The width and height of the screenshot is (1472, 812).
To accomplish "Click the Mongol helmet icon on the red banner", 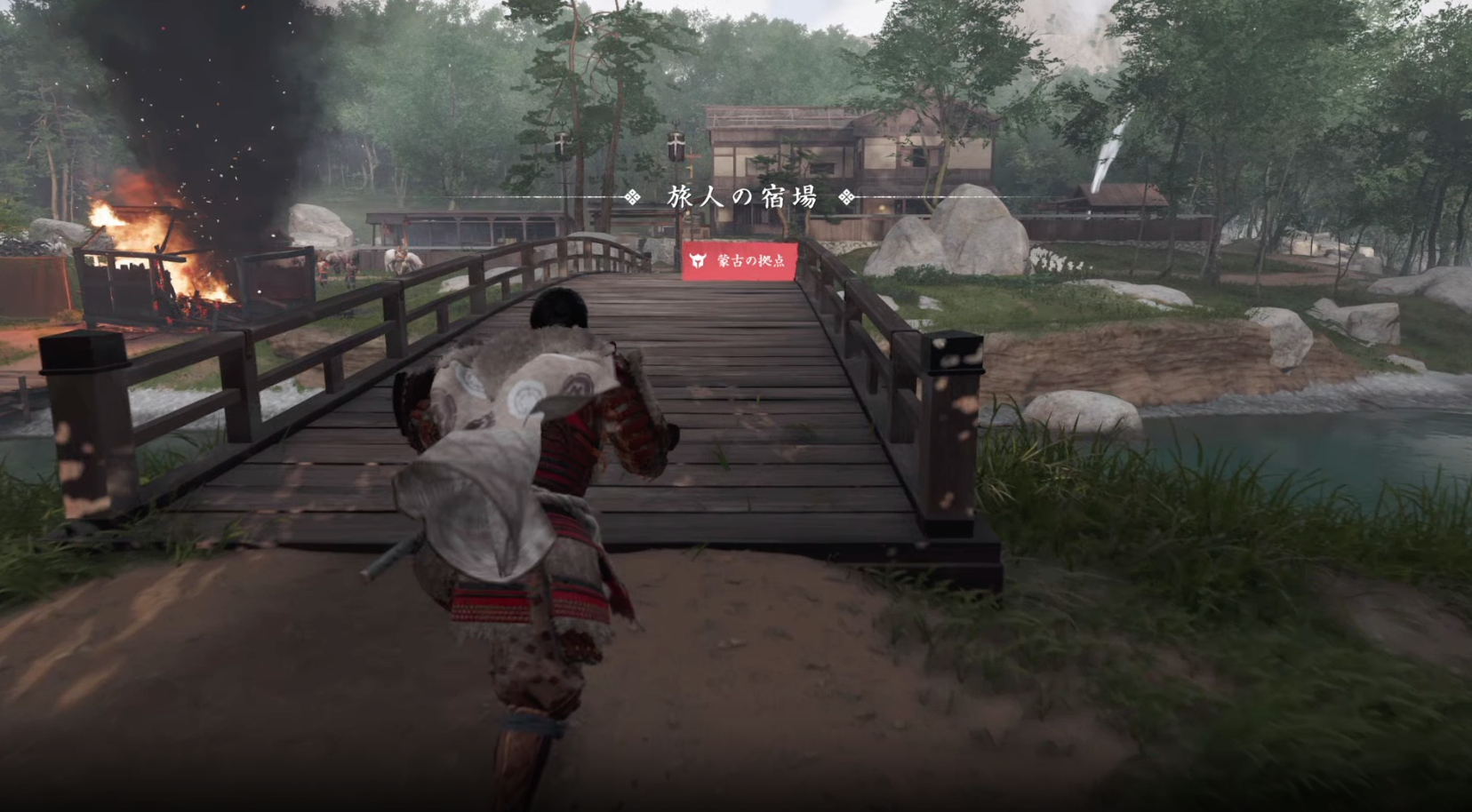I will click(697, 260).
